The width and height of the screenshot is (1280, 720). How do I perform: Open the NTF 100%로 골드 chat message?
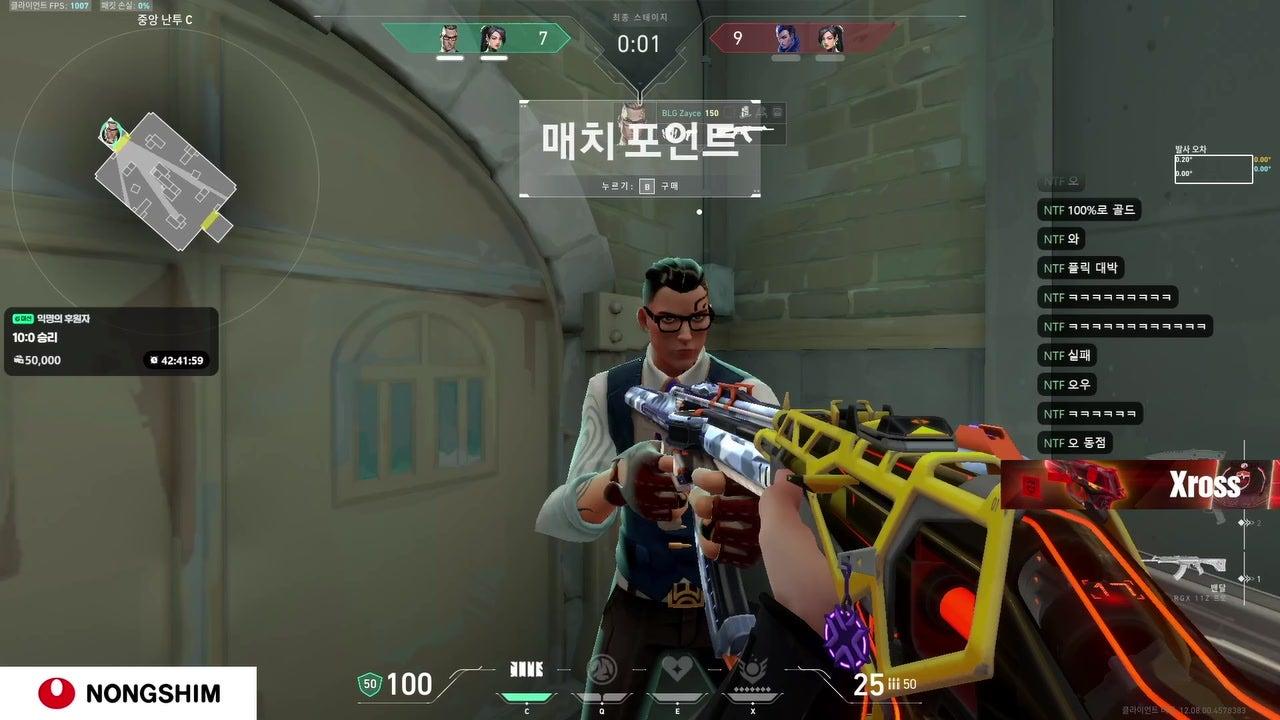pos(1090,210)
